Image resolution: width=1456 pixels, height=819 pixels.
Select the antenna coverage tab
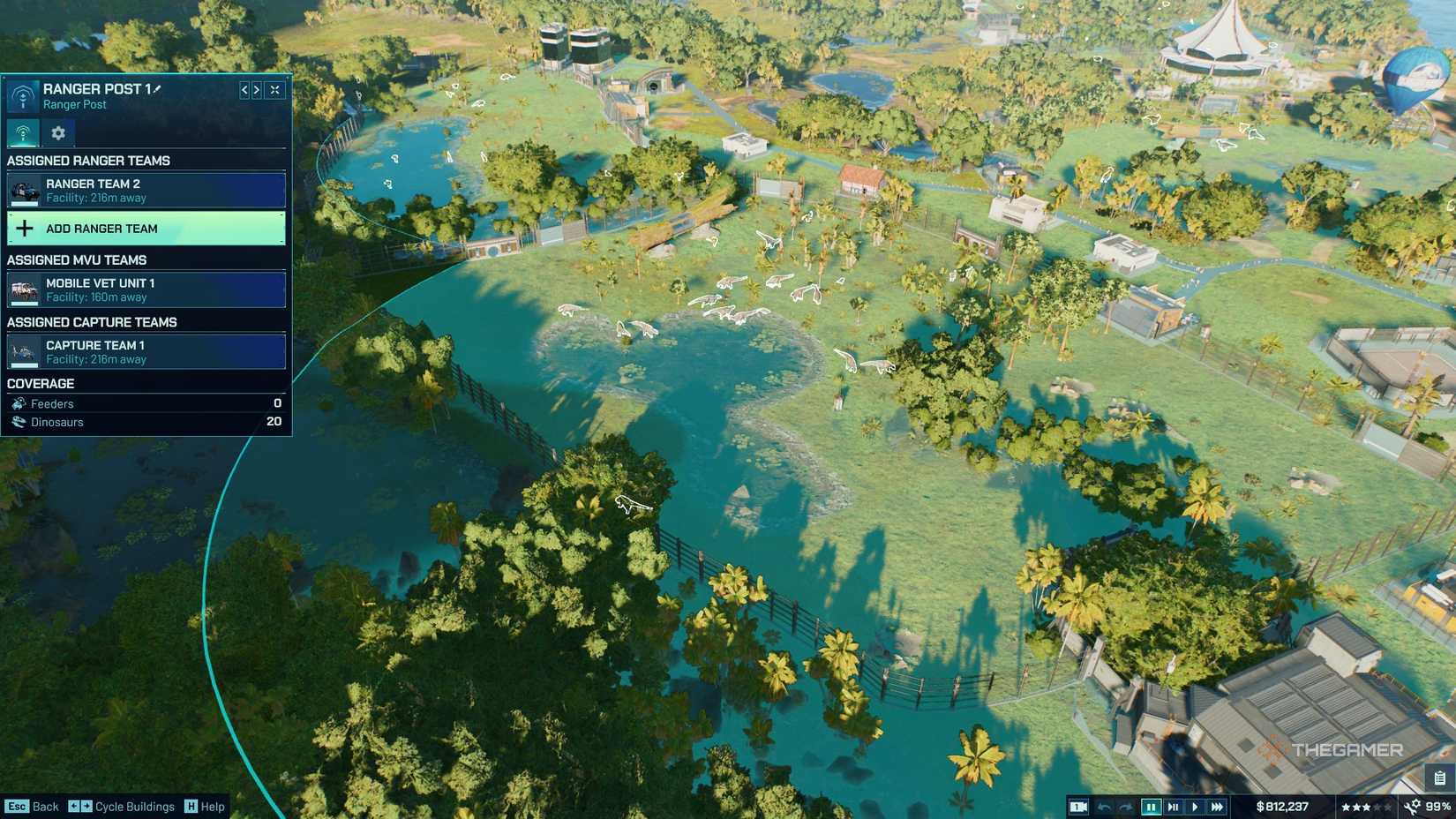tap(23, 134)
